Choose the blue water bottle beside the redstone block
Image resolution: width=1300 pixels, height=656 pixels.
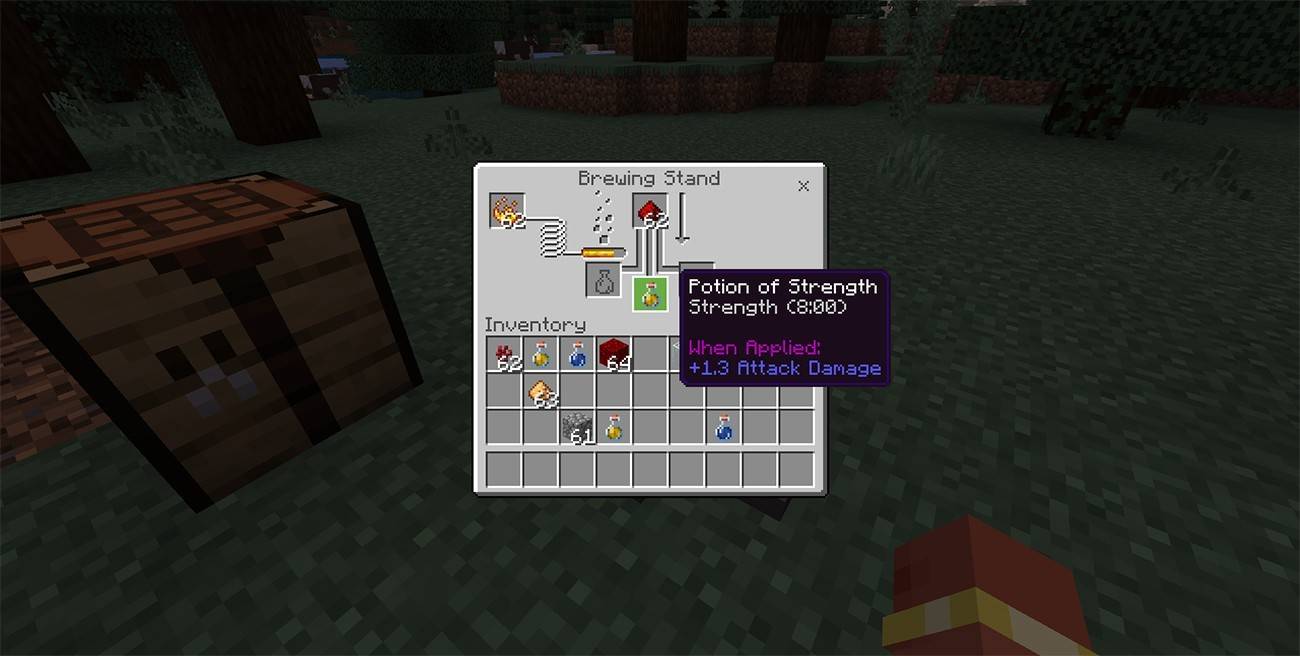[x=577, y=354]
